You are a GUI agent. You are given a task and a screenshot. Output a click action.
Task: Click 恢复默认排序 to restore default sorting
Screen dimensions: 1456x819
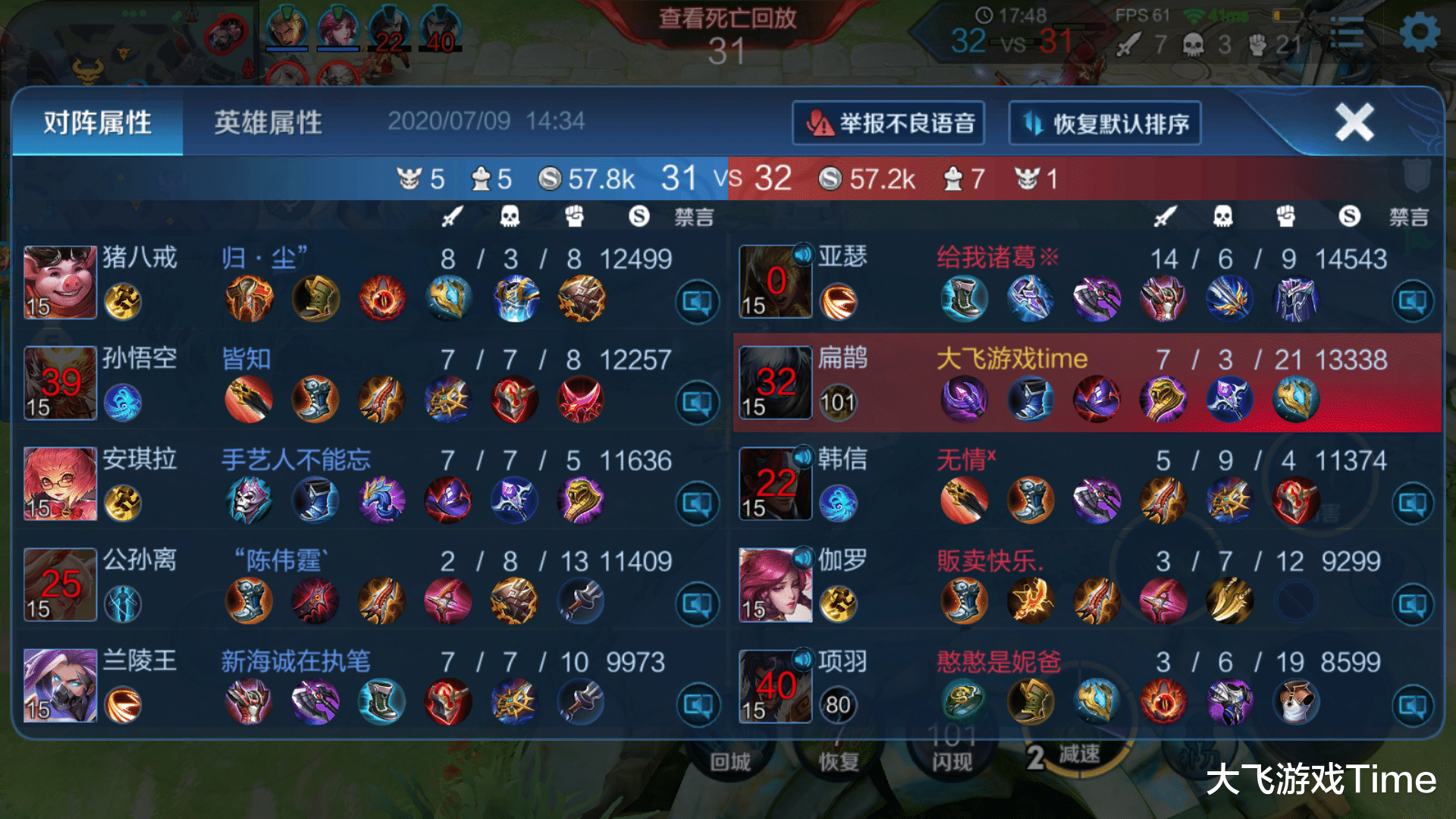(x=1103, y=122)
